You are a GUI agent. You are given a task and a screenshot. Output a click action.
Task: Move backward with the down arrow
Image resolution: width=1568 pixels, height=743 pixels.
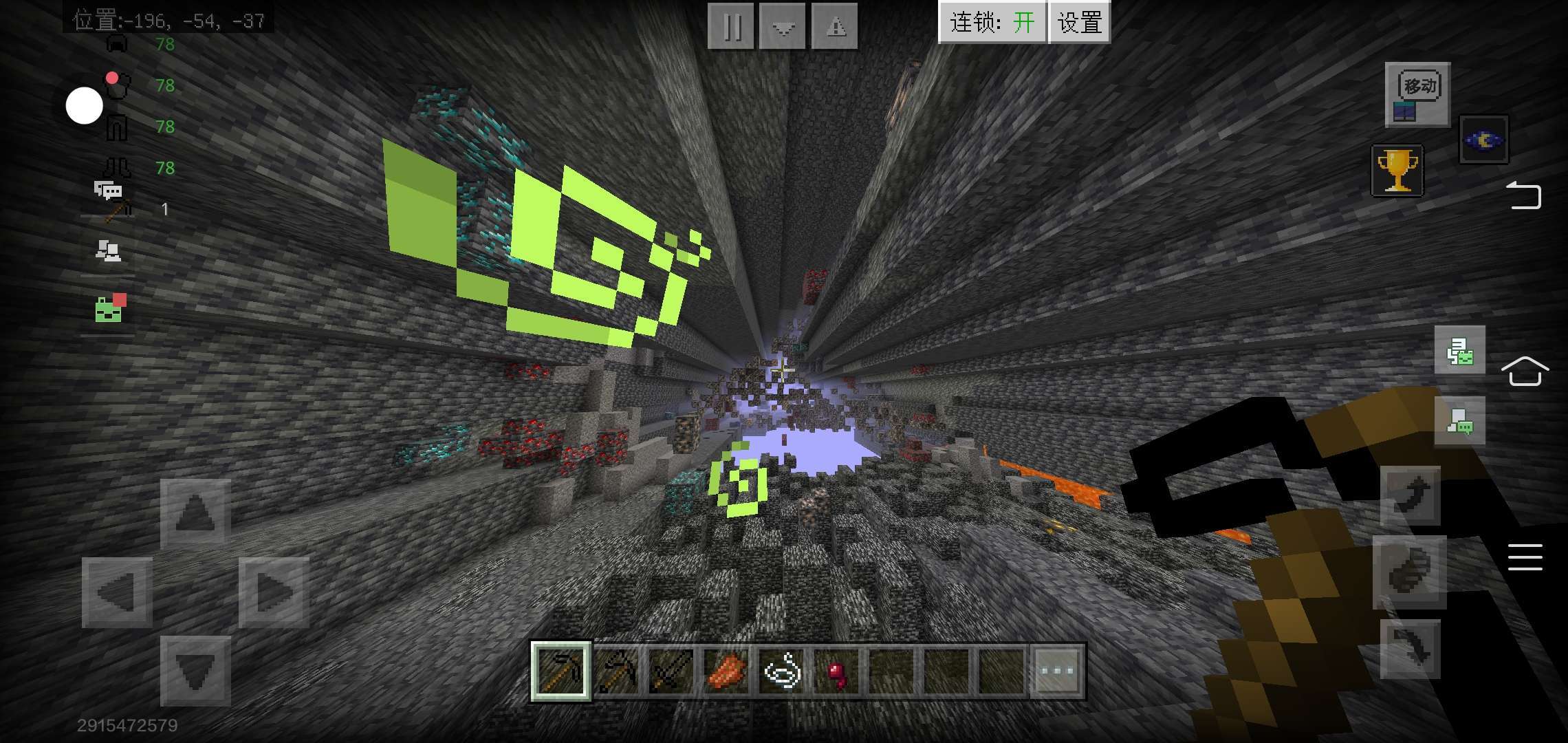(195, 671)
